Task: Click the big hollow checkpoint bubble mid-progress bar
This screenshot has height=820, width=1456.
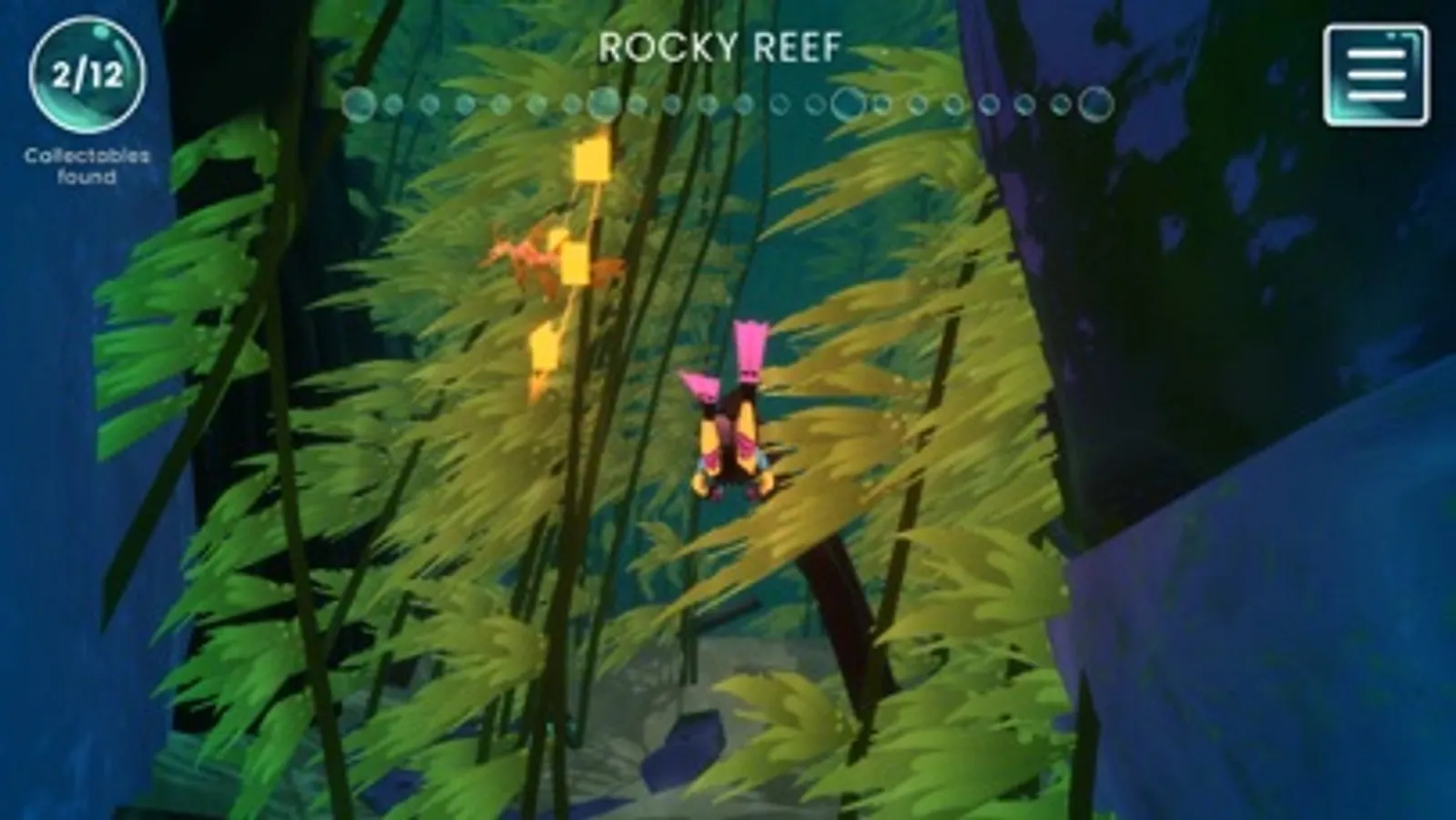Action: pyautogui.click(x=847, y=104)
